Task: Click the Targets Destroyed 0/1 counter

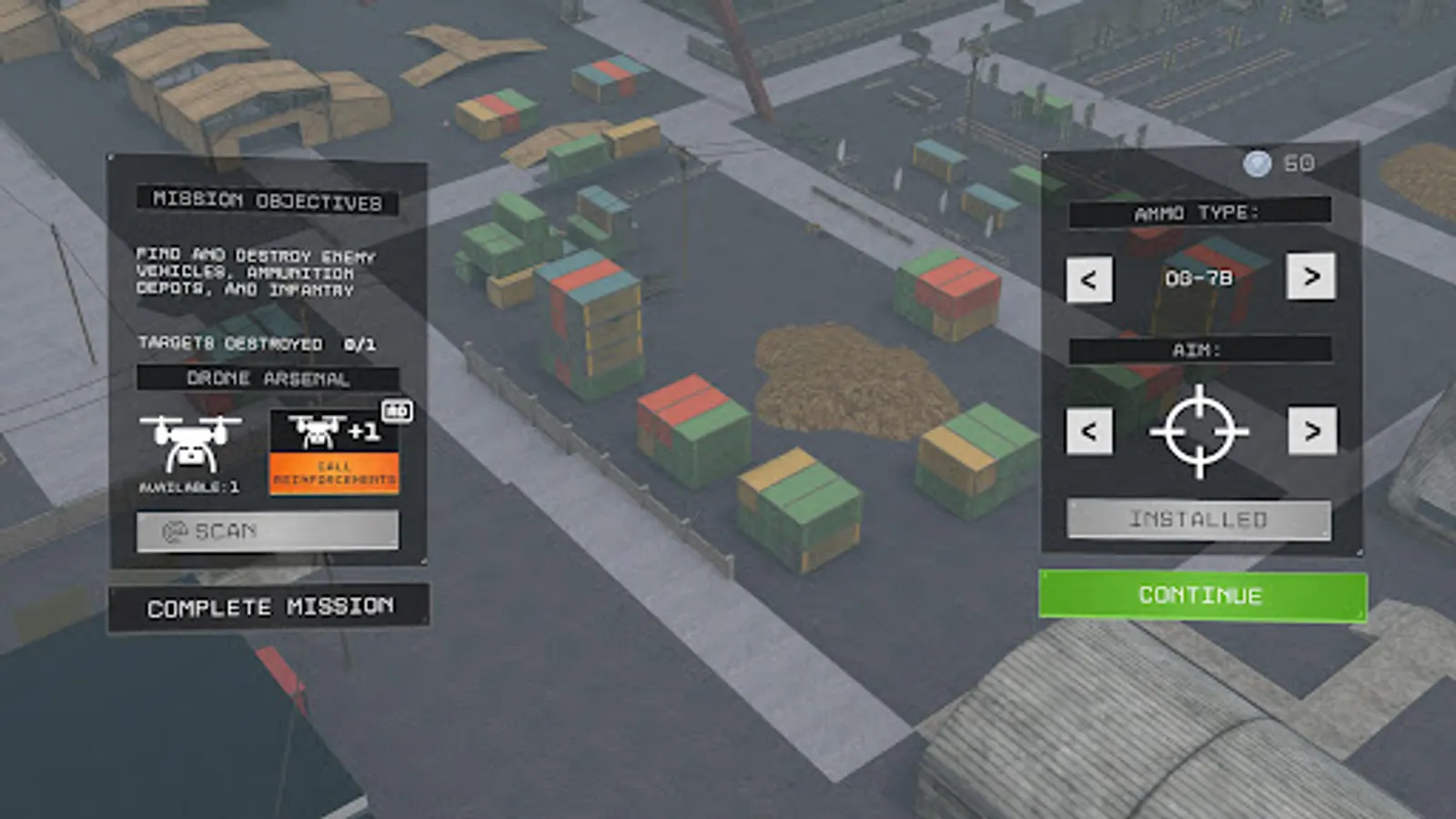Action: [x=260, y=345]
